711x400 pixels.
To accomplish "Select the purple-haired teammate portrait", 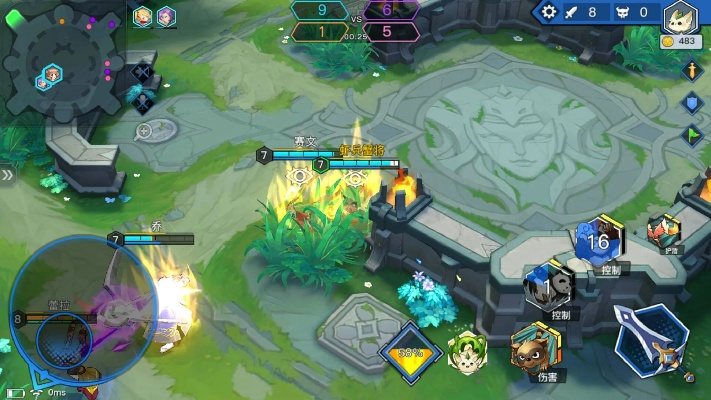I will click(166, 16).
